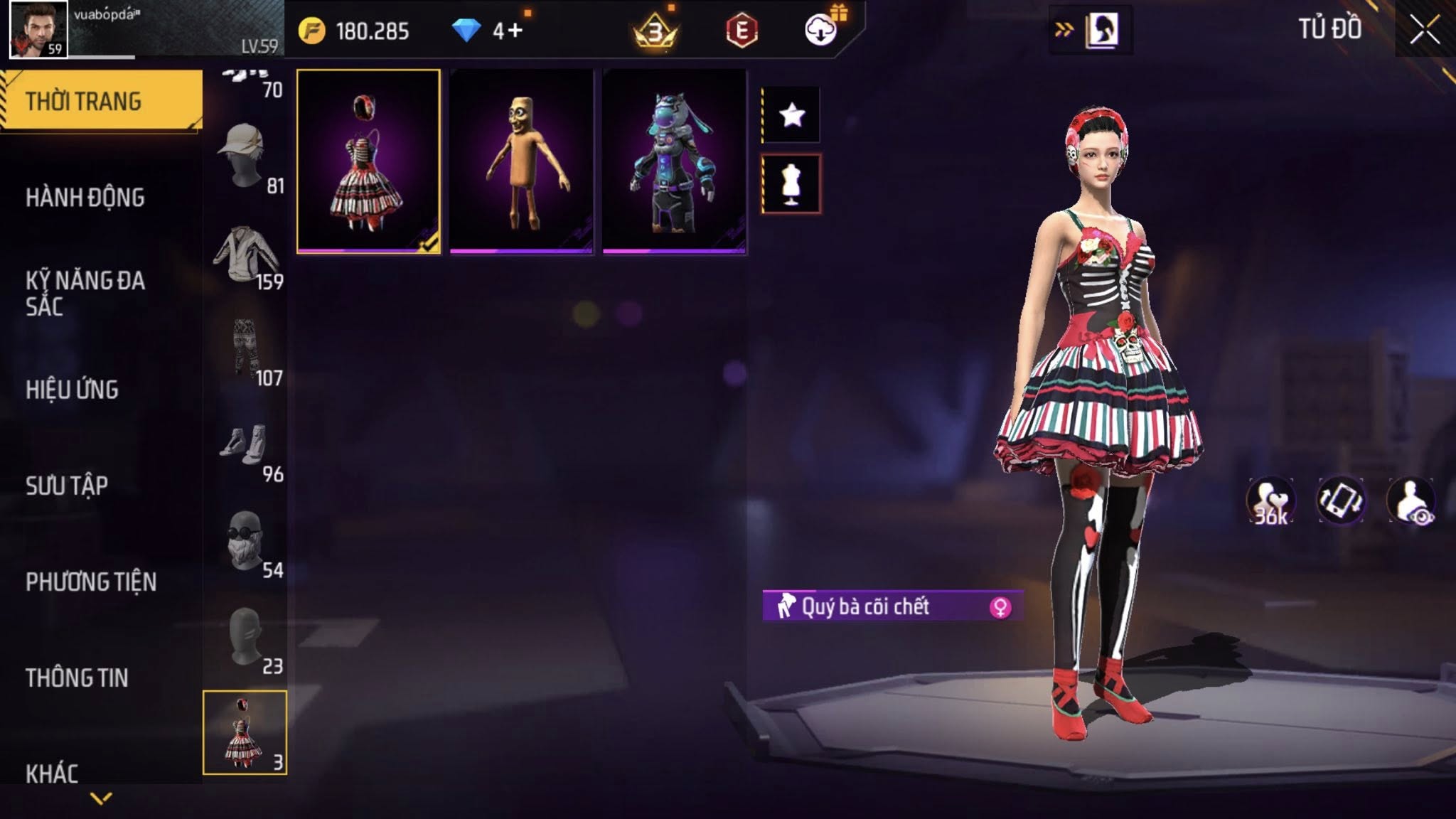Switch to the Hành Động tab
This screenshot has height=819, width=1456.
[x=85, y=198]
